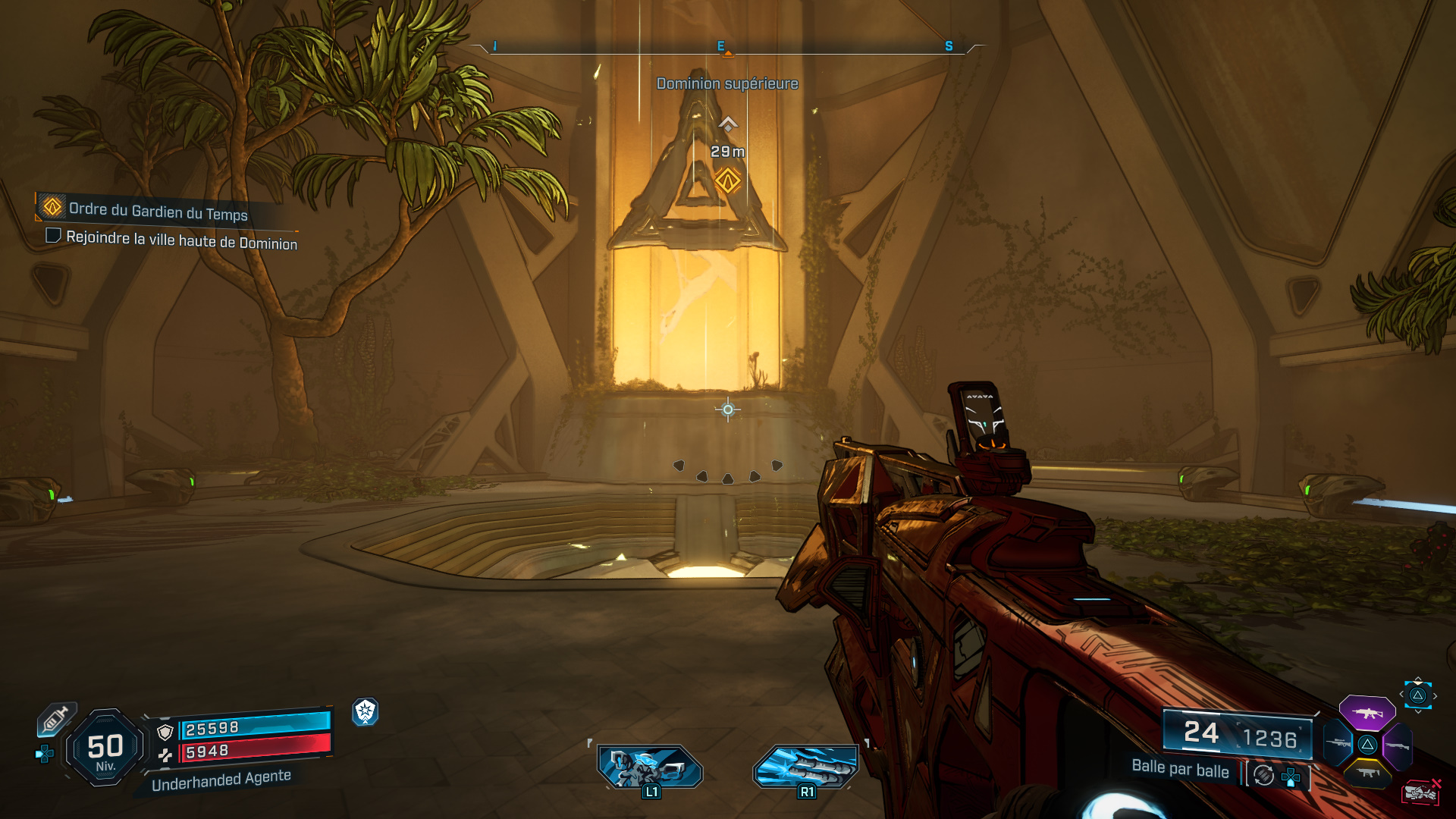Select the yellow SMG slot in the weapon wheel
The height and width of the screenshot is (819, 1456).
click(x=1367, y=773)
